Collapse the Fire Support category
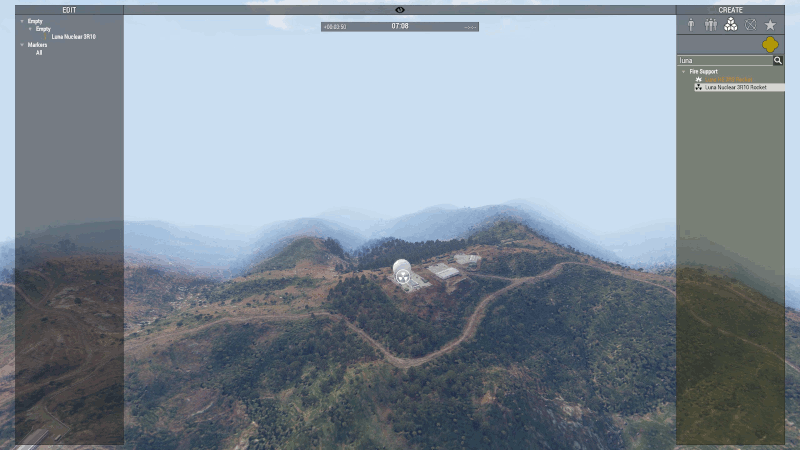 point(684,72)
